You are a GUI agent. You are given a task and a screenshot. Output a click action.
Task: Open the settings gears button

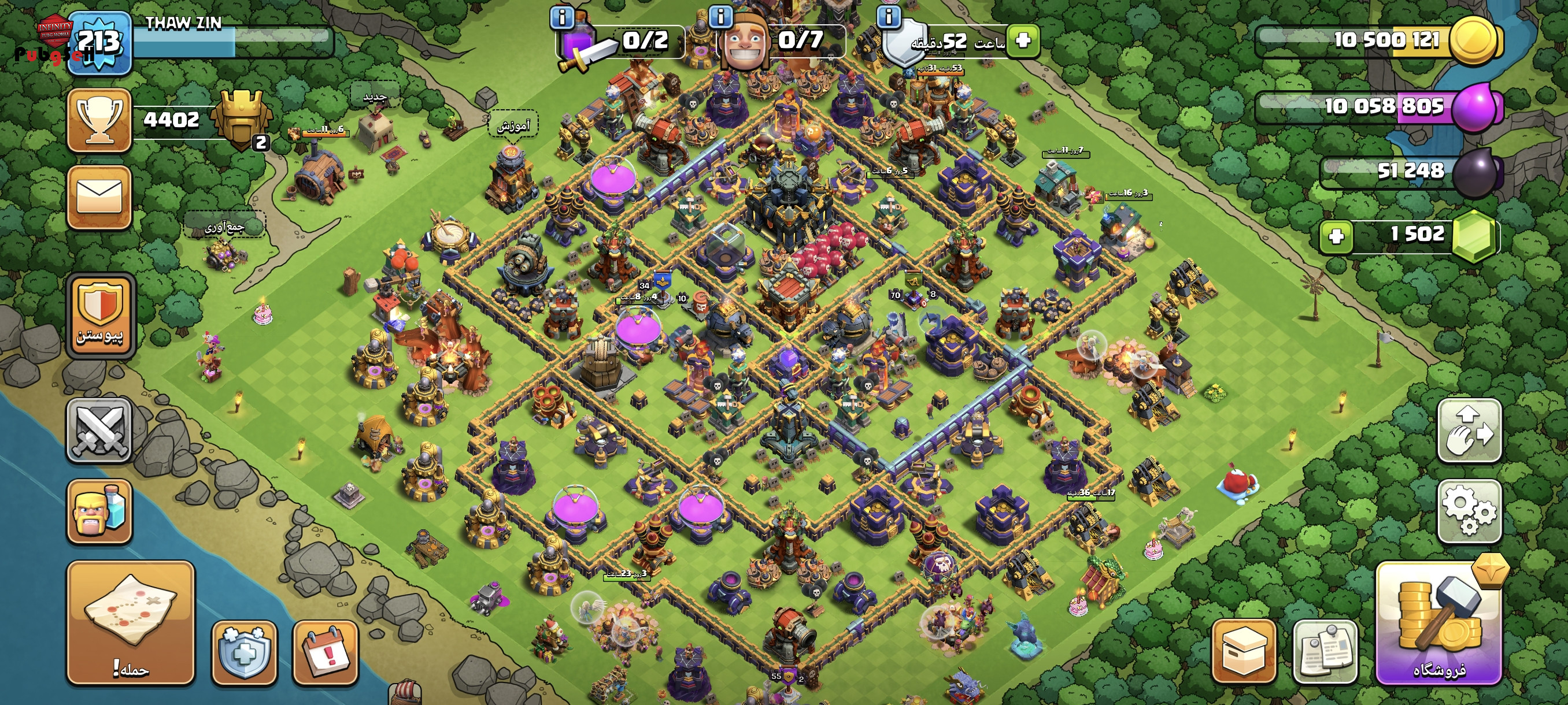click(x=1469, y=511)
